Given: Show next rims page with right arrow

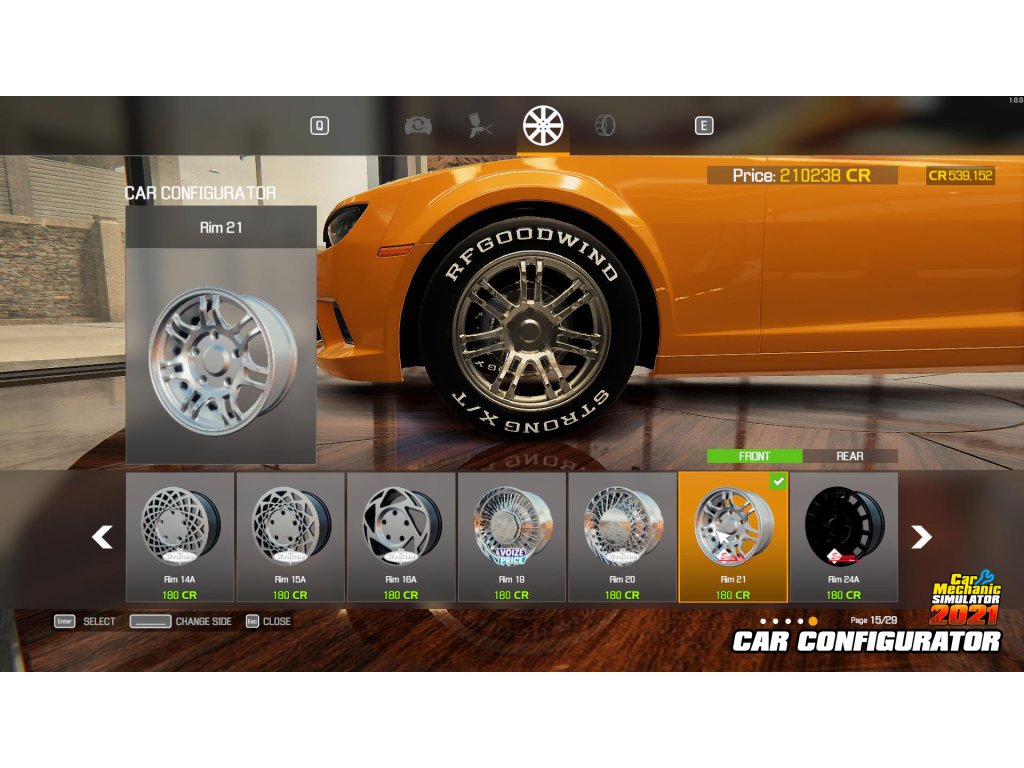Looking at the screenshot, I should [921, 538].
